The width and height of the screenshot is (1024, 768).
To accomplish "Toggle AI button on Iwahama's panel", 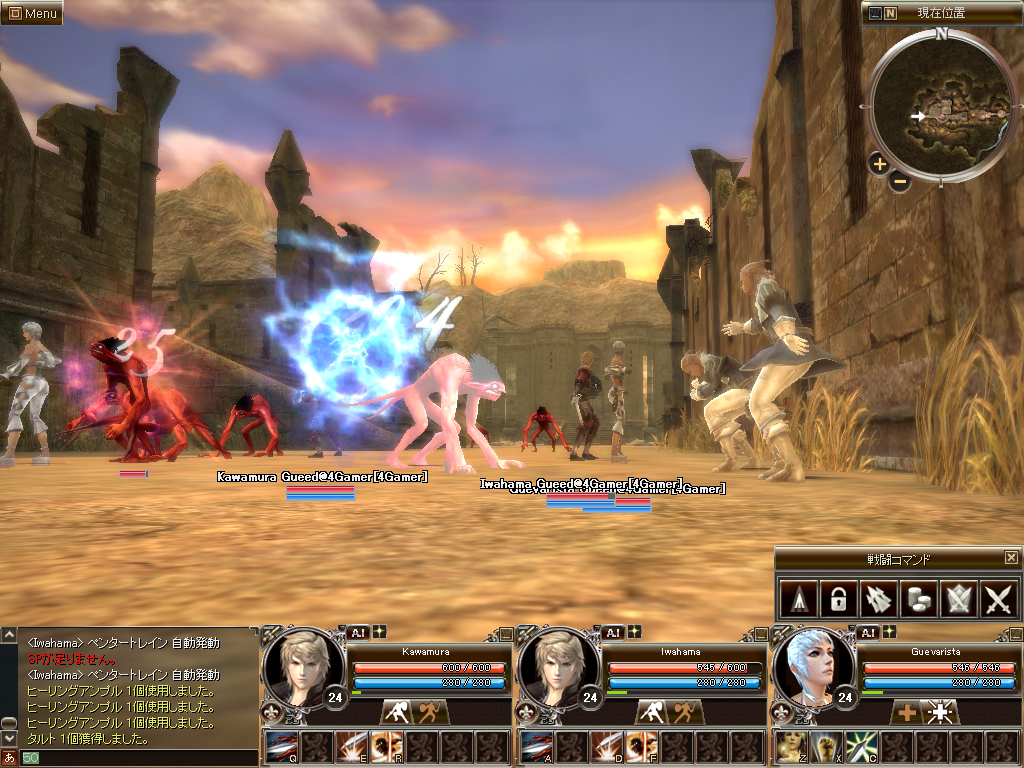I will tap(612, 632).
